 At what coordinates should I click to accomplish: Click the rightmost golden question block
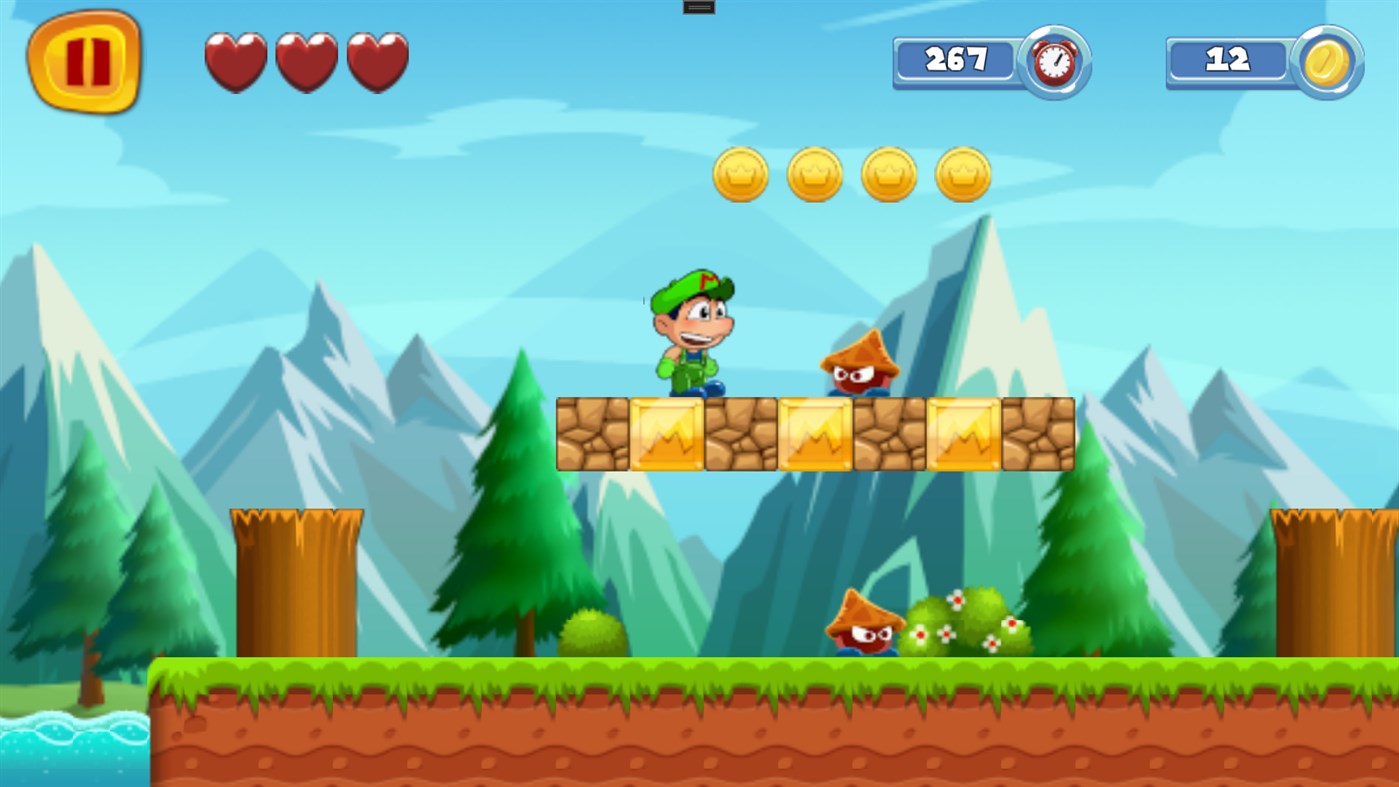pos(963,432)
